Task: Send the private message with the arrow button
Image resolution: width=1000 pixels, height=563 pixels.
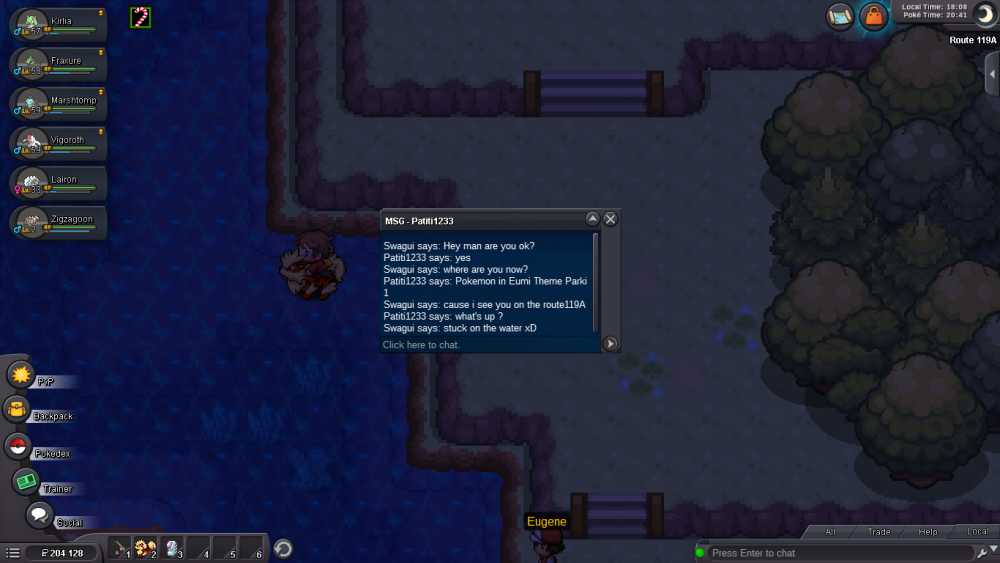Action: point(610,344)
